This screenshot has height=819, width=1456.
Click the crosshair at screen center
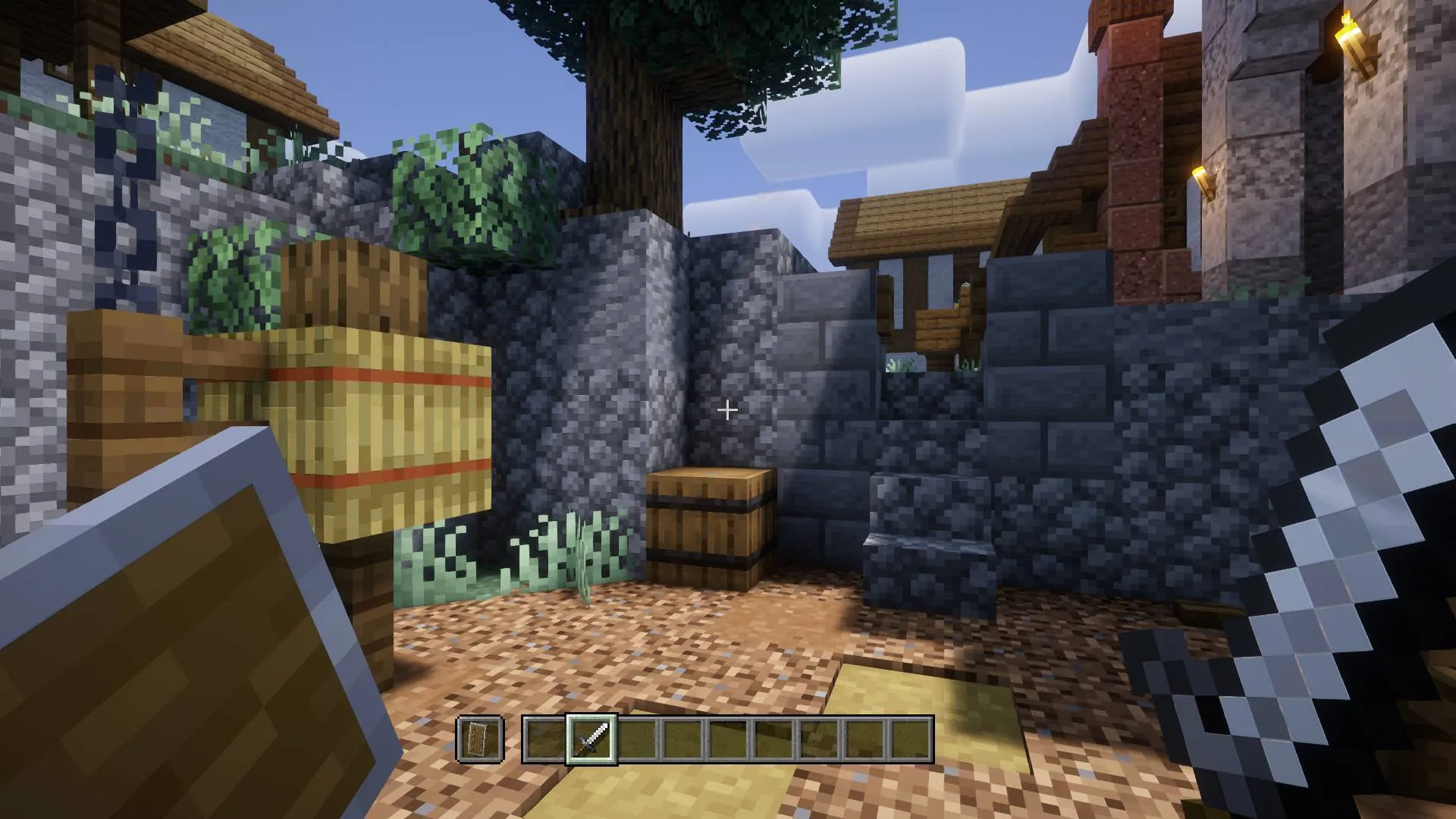tap(726, 409)
